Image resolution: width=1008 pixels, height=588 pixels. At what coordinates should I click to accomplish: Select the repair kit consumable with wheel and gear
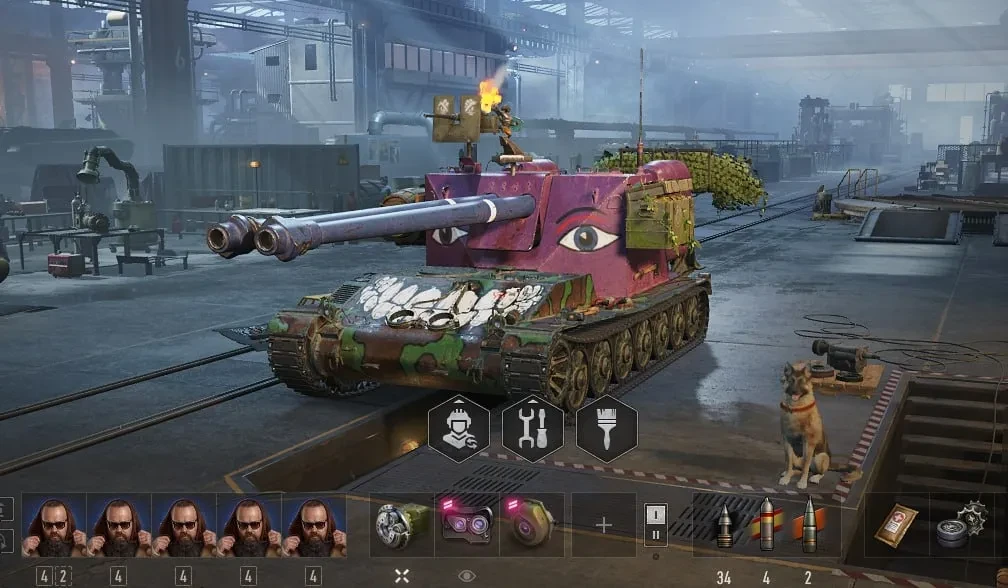[959, 525]
